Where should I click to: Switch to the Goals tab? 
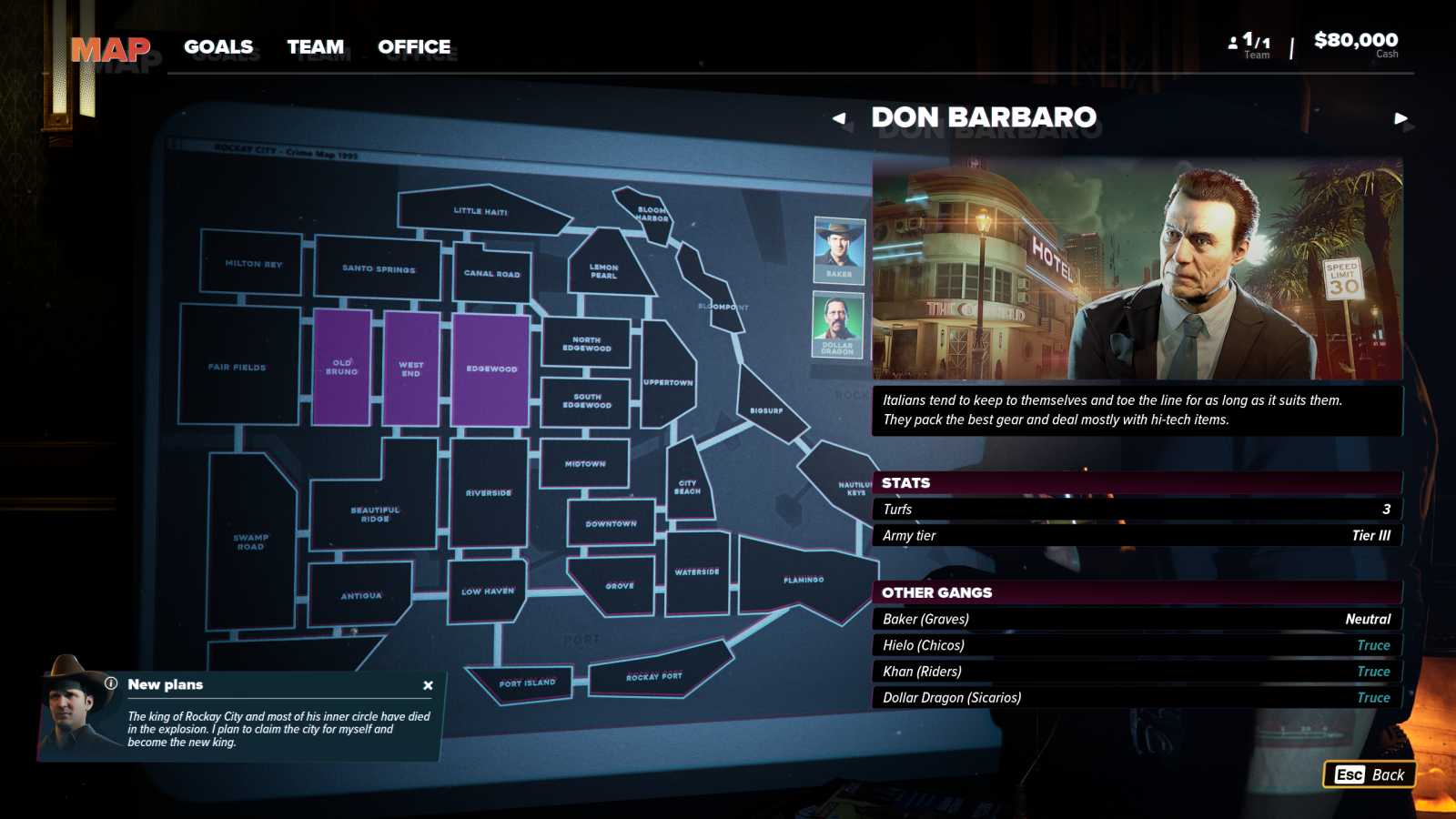tap(218, 47)
